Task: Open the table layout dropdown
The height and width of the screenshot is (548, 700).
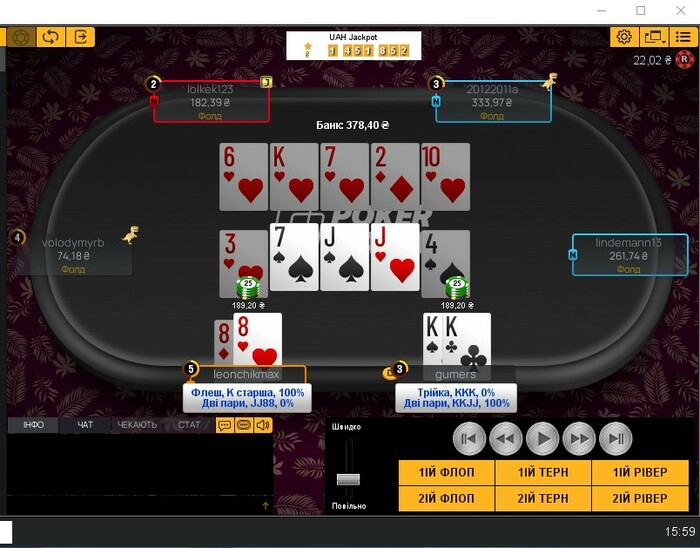Action: (x=654, y=37)
